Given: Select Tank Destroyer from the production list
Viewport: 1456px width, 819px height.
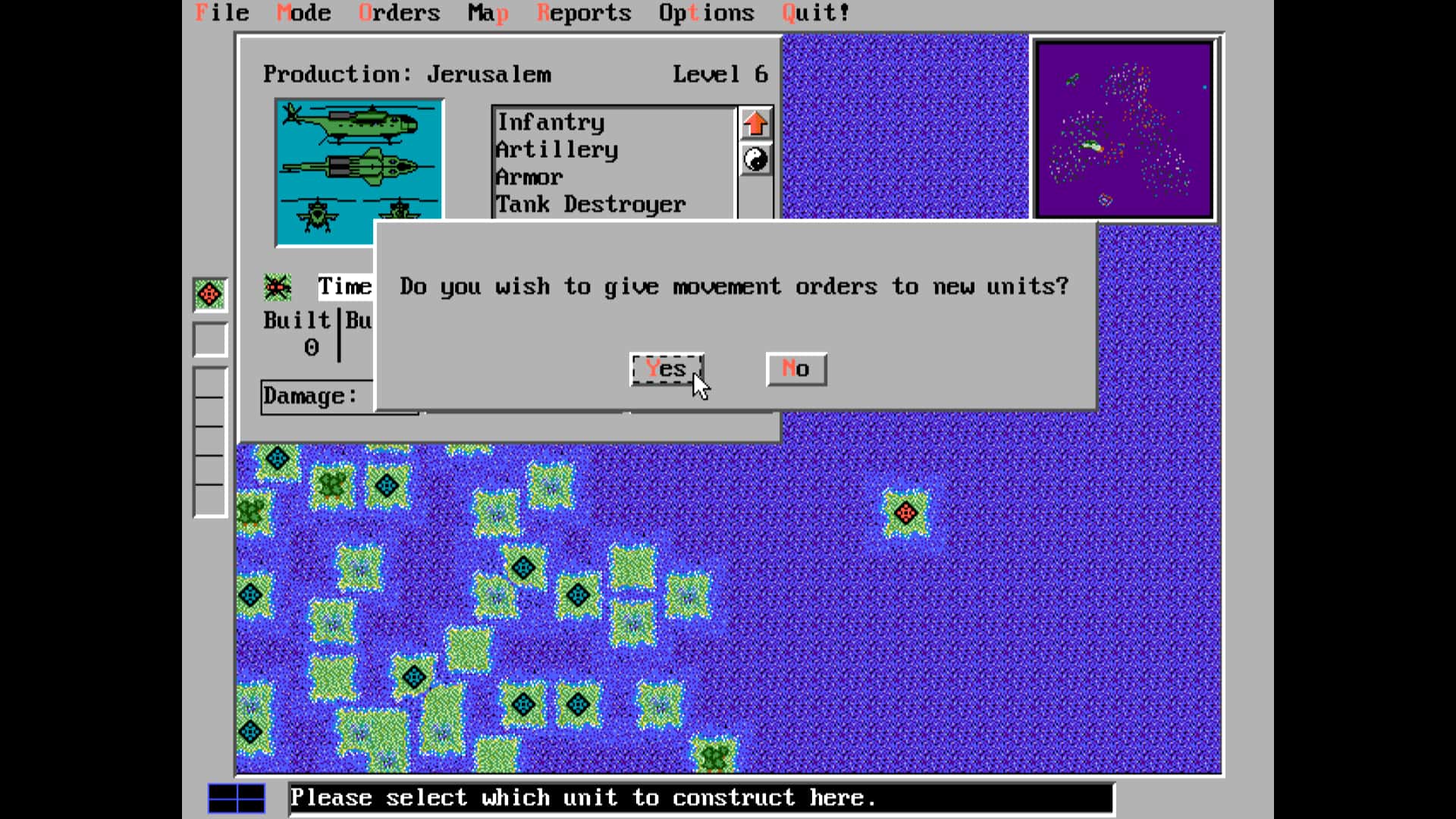Looking at the screenshot, I should [589, 203].
